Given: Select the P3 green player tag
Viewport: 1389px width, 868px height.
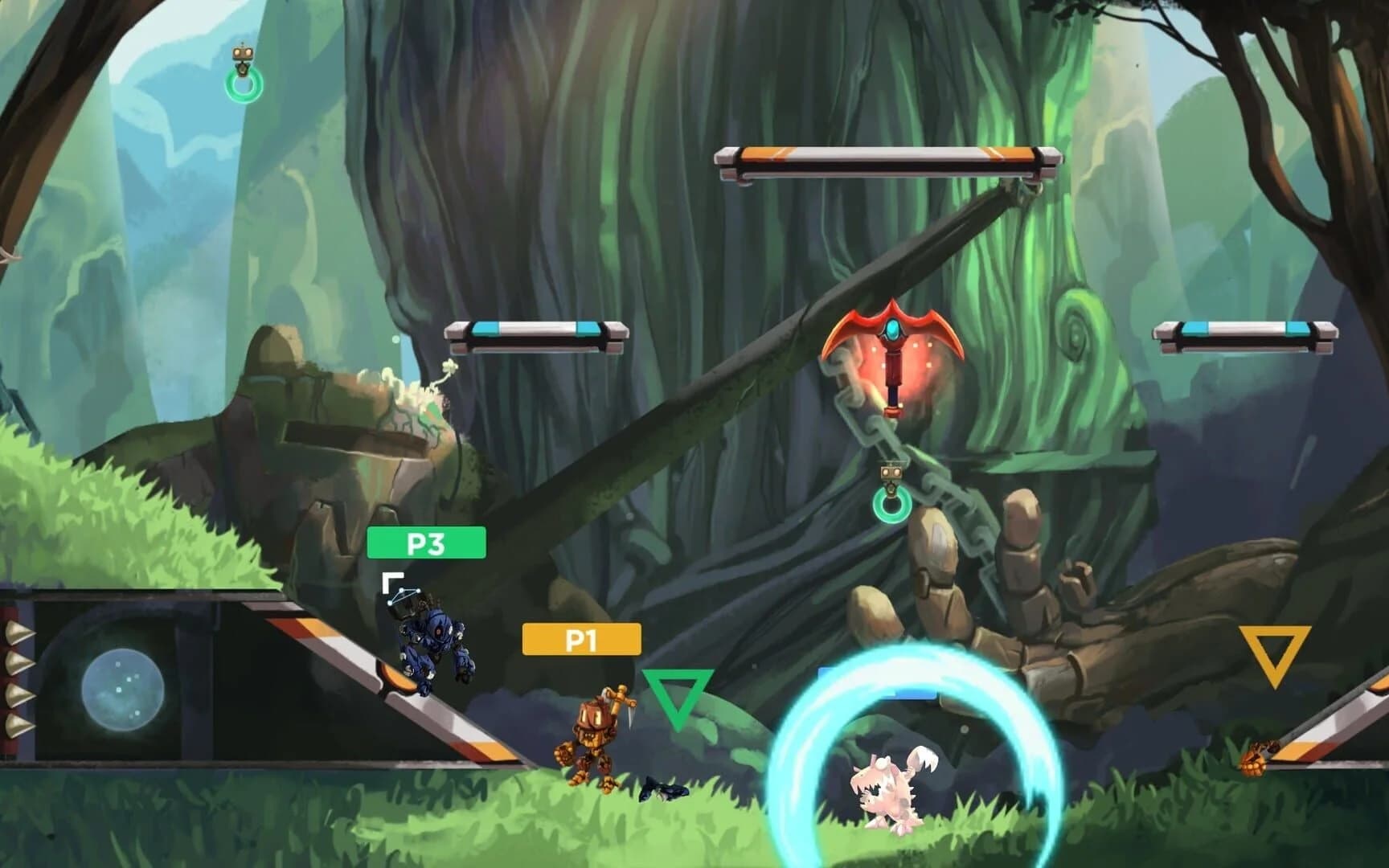Looking at the screenshot, I should click(427, 542).
